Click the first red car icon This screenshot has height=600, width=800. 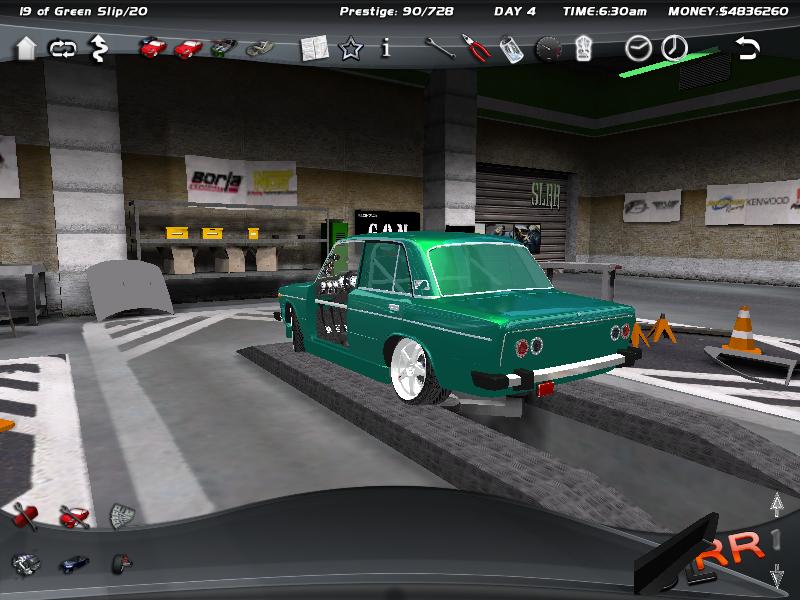pyautogui.click(x=151, y=47)
